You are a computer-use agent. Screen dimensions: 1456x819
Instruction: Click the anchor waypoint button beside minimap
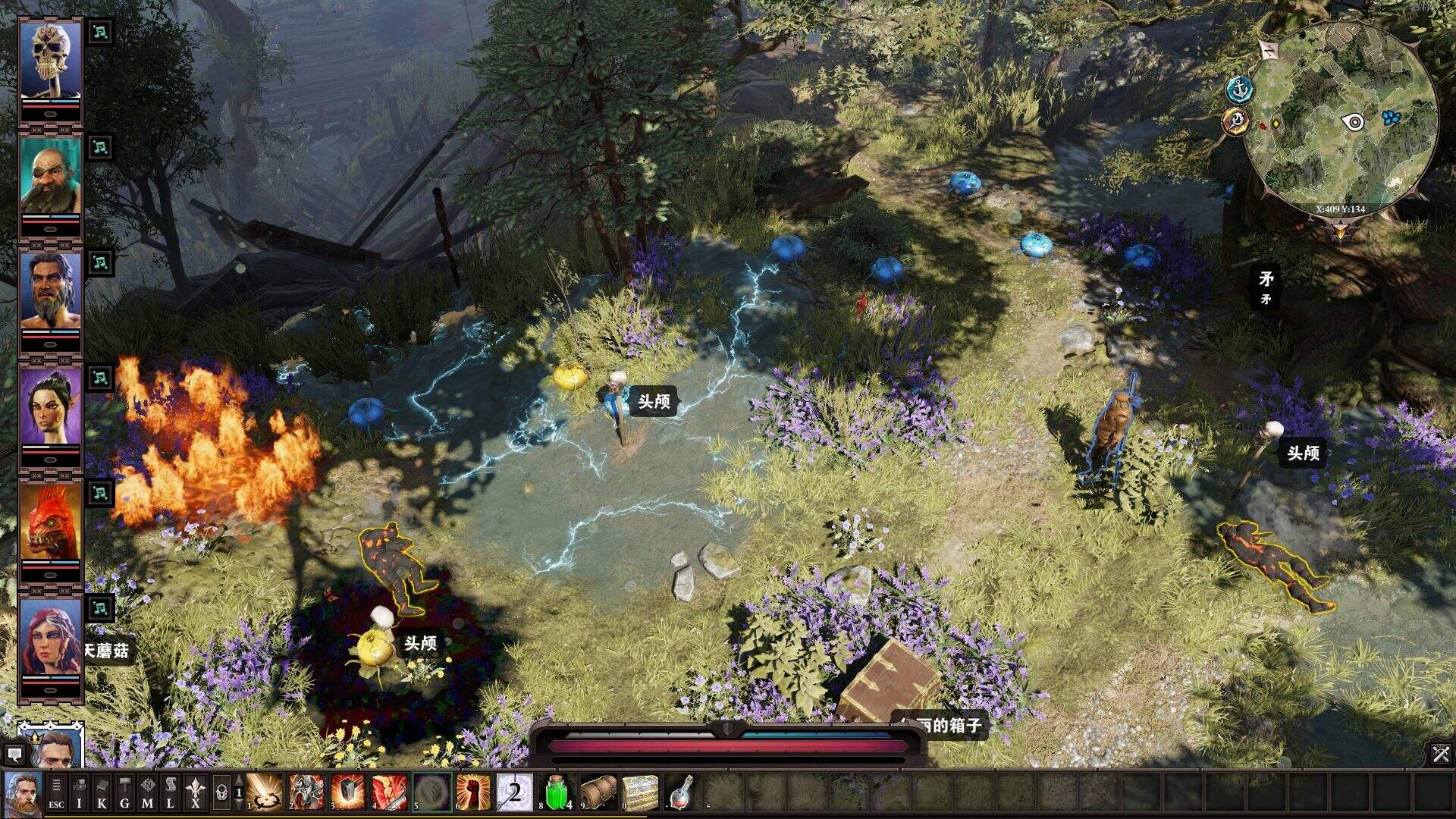[1240, 90]
